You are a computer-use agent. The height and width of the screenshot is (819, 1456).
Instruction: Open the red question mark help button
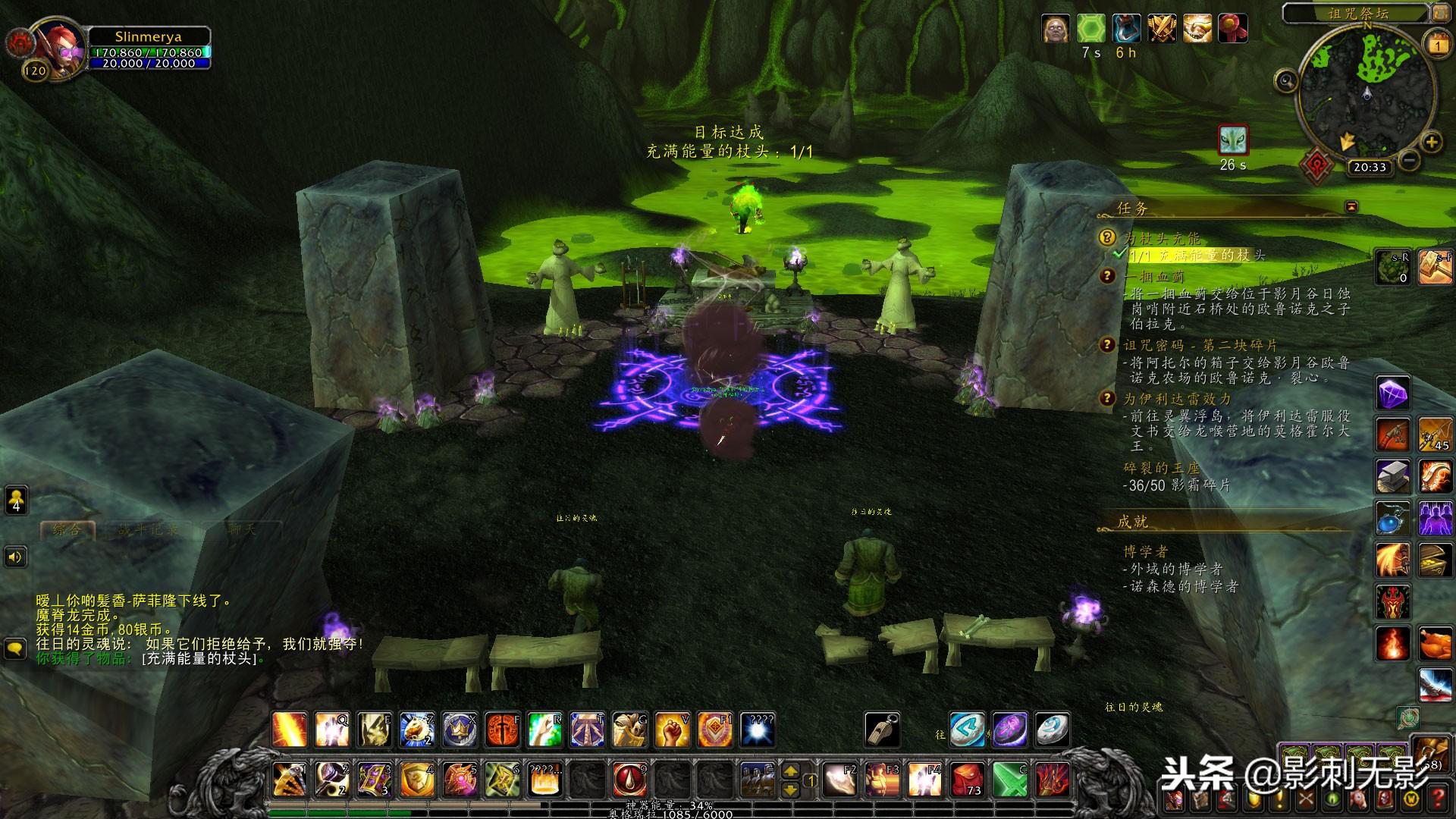tap(1439, 798)
